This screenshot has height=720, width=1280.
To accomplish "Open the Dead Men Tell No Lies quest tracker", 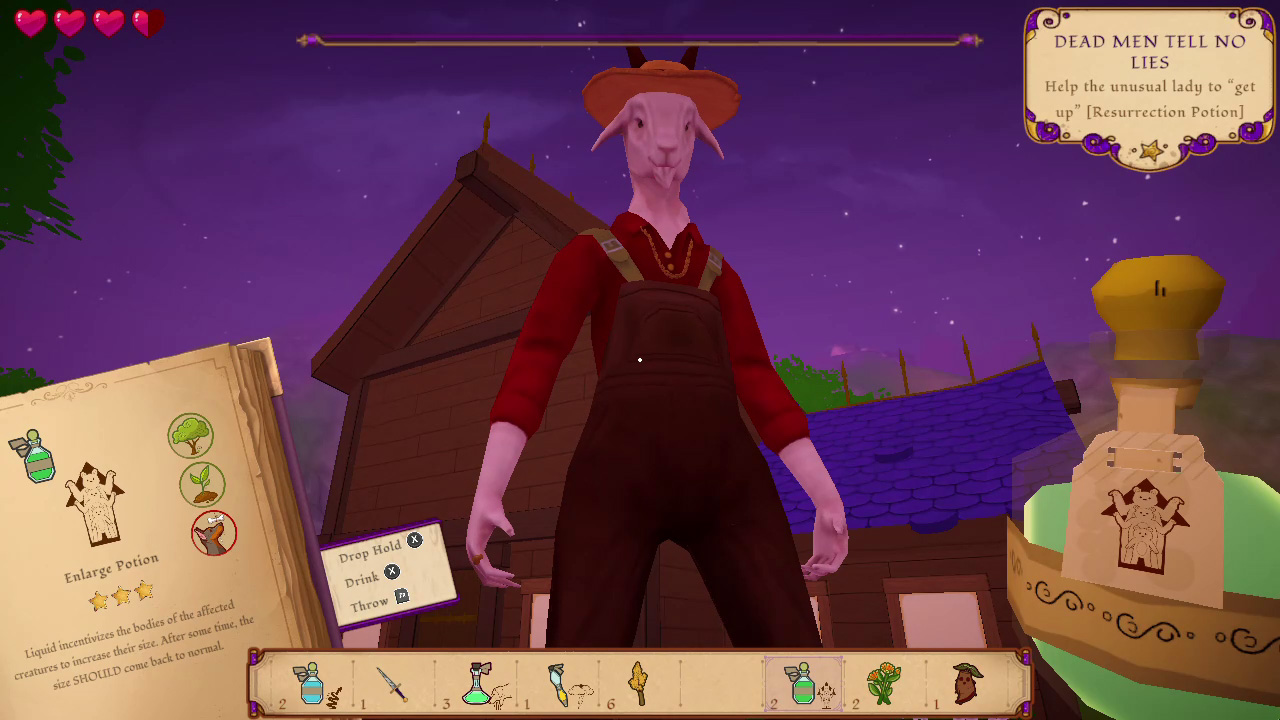I will pyautogui.click(x=1149, y=82).
